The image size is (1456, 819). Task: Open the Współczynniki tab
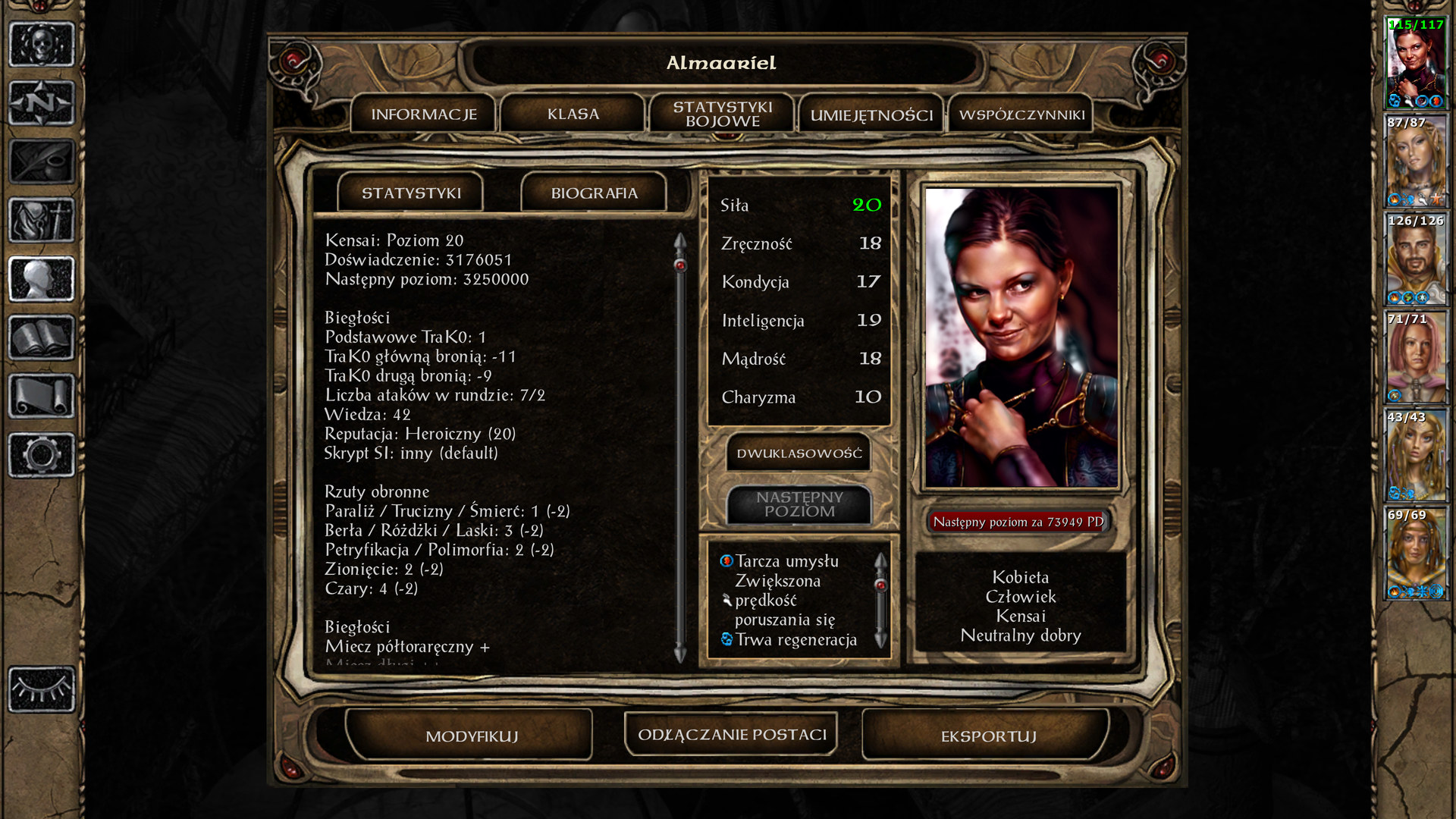pos(1021,115)
